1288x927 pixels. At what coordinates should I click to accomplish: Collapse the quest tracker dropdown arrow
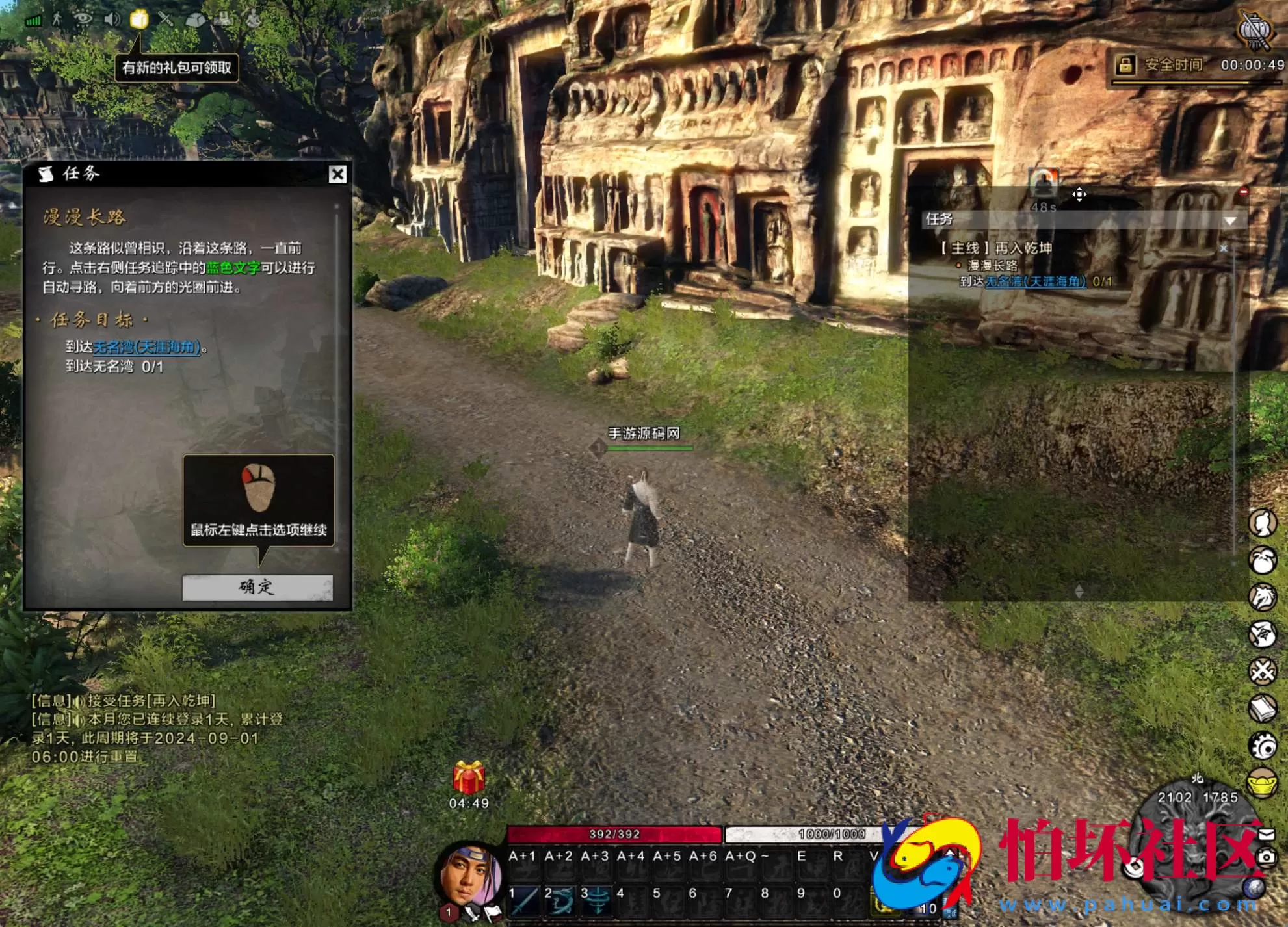(x=1229, y=220)
